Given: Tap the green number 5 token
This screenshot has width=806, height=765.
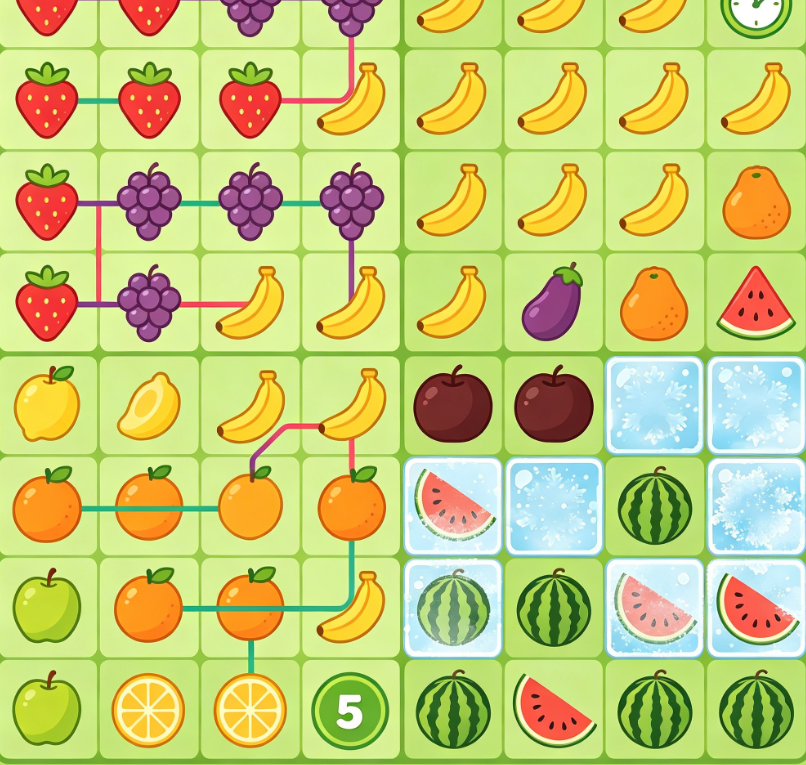Looking at the screenshot, I should coord(349,710).
